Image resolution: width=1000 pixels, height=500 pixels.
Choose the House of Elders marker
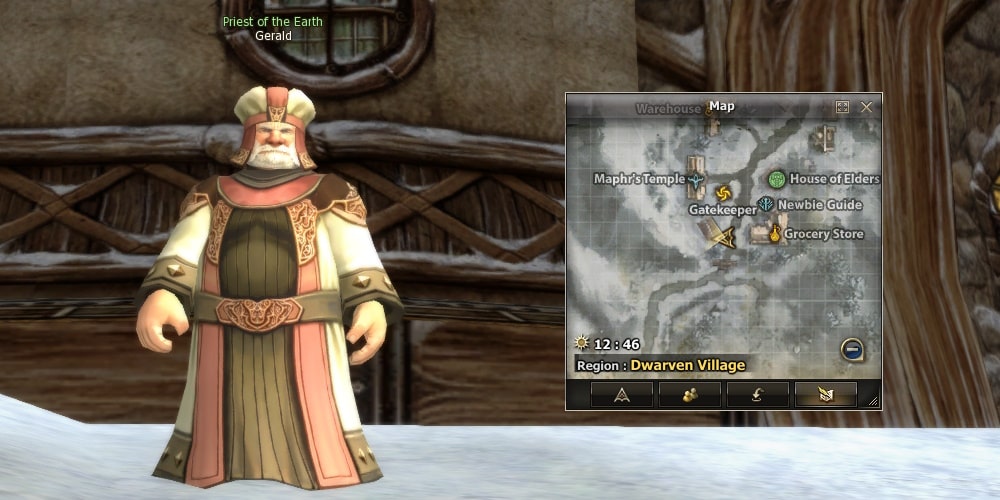(x=777, y=179)
